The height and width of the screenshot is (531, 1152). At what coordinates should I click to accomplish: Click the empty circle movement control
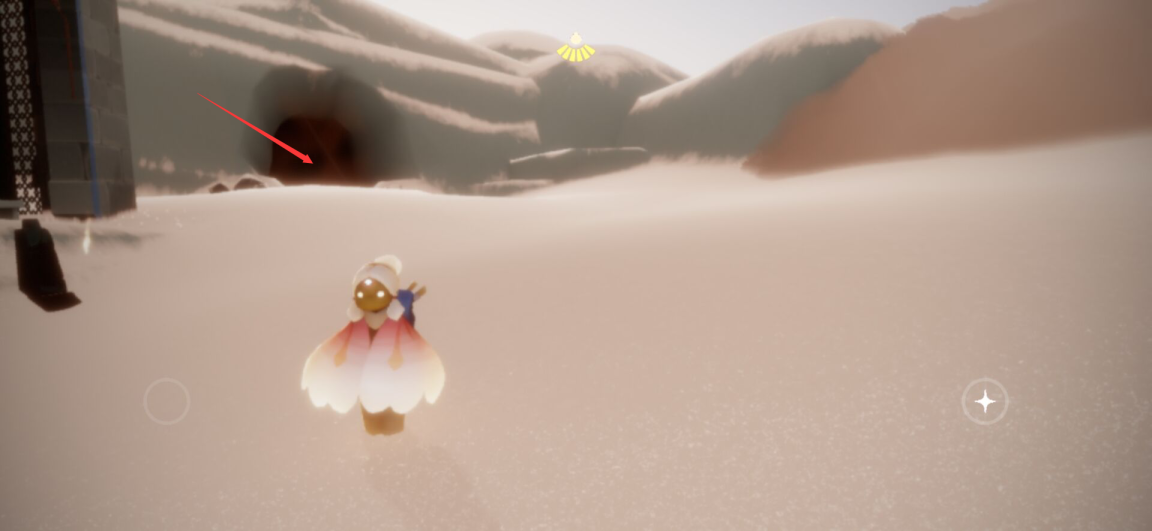[167, 402]
